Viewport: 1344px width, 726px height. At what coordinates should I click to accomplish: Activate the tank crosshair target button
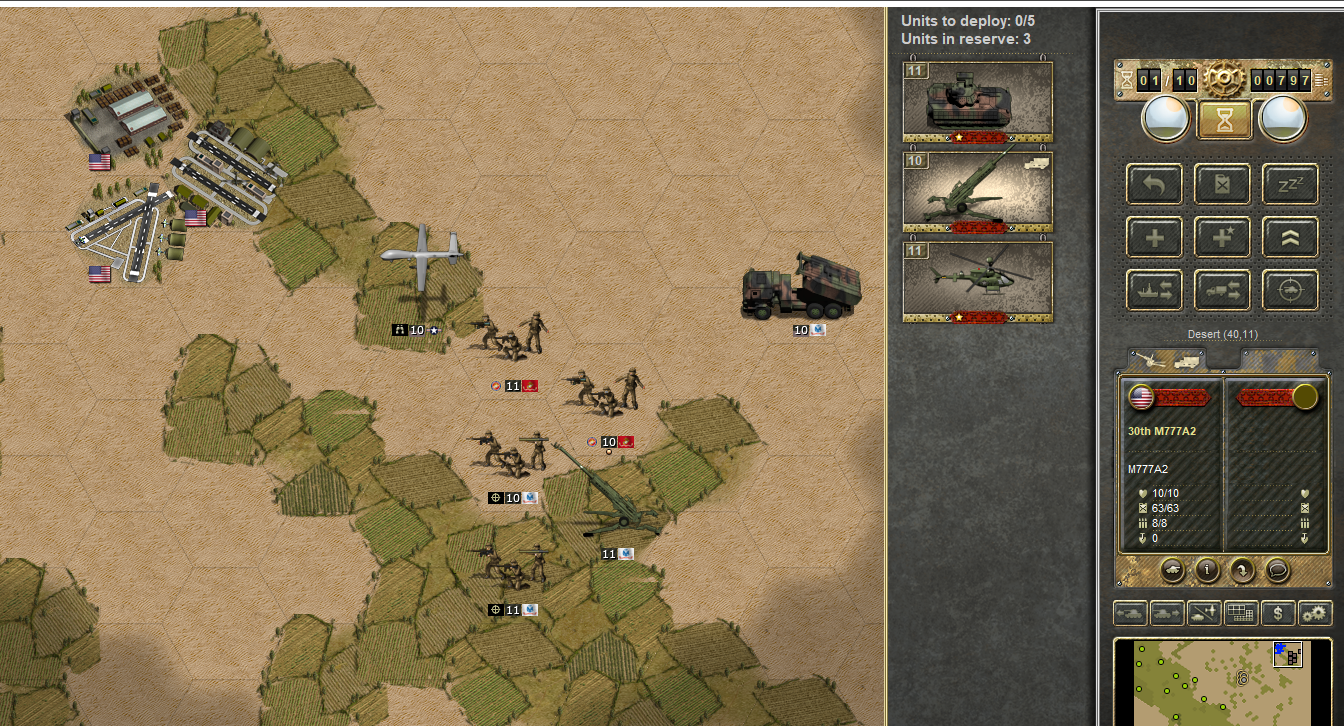click(1289, 290)
